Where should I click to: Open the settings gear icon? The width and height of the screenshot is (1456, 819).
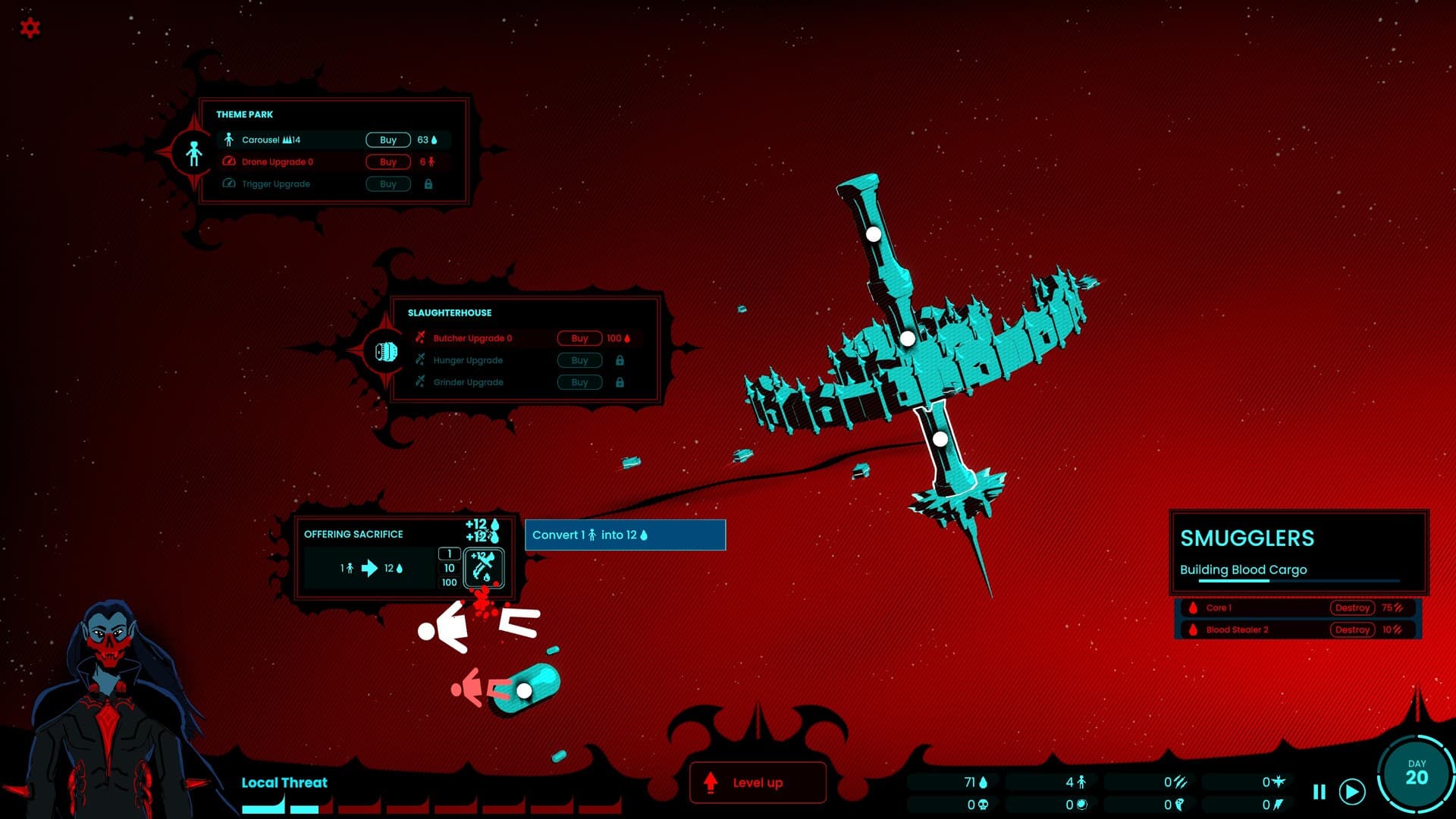point(30,27)
